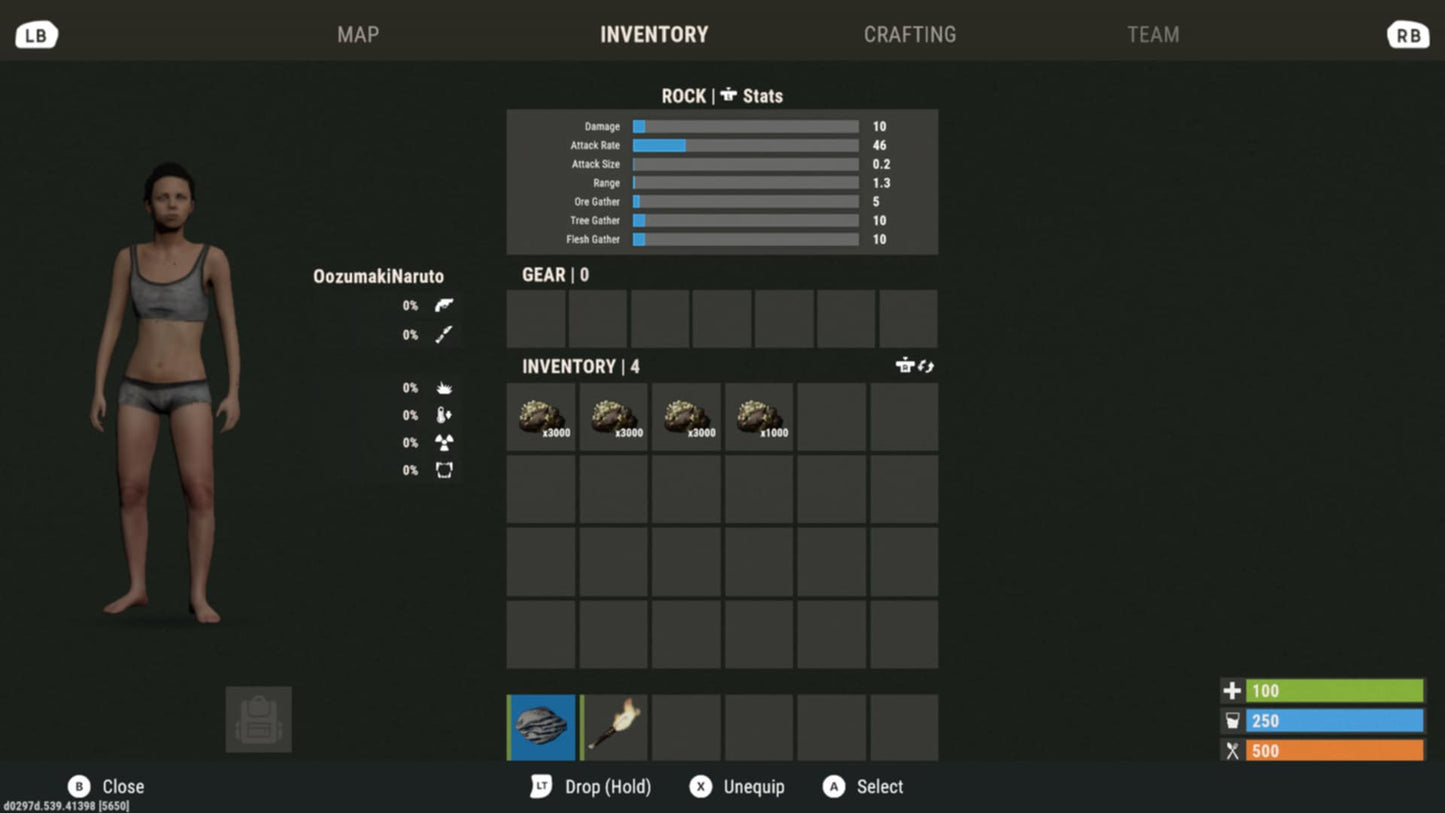Select the torch hotbar slot
The image size is (1445, 813).
tap(614, 727)
